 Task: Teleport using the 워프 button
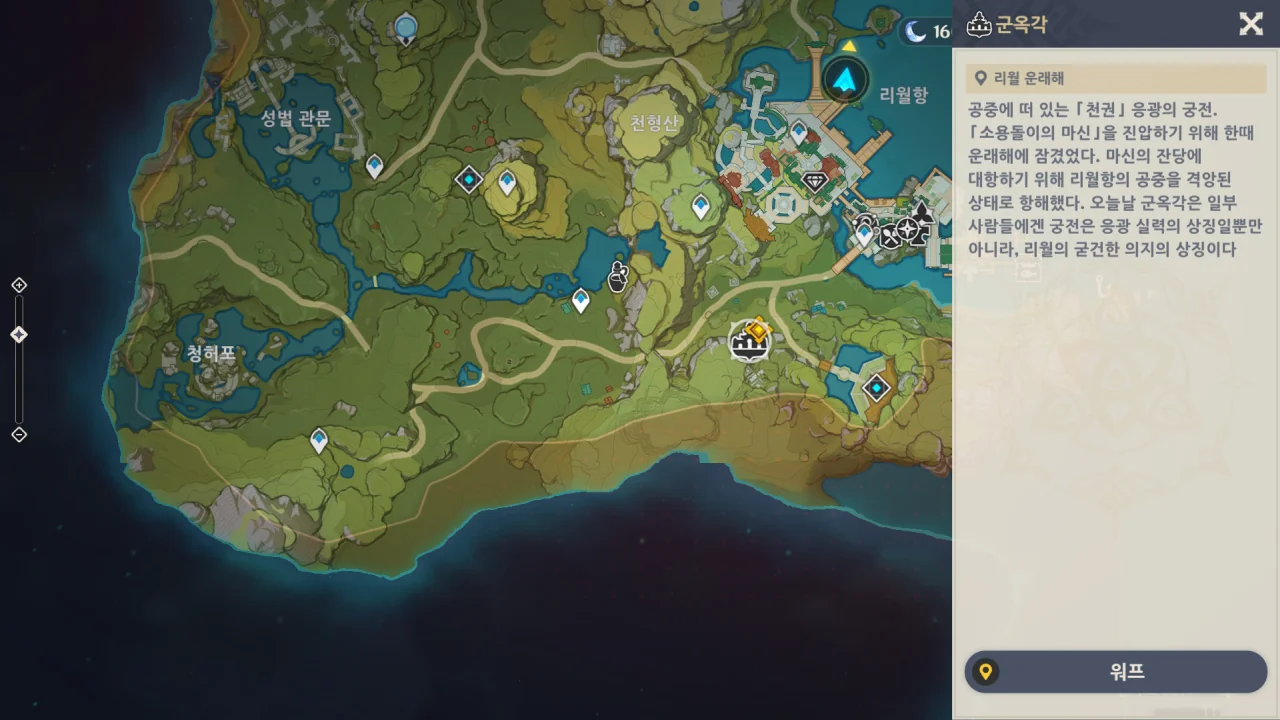pyautogui.click(x=1115, y=672)
